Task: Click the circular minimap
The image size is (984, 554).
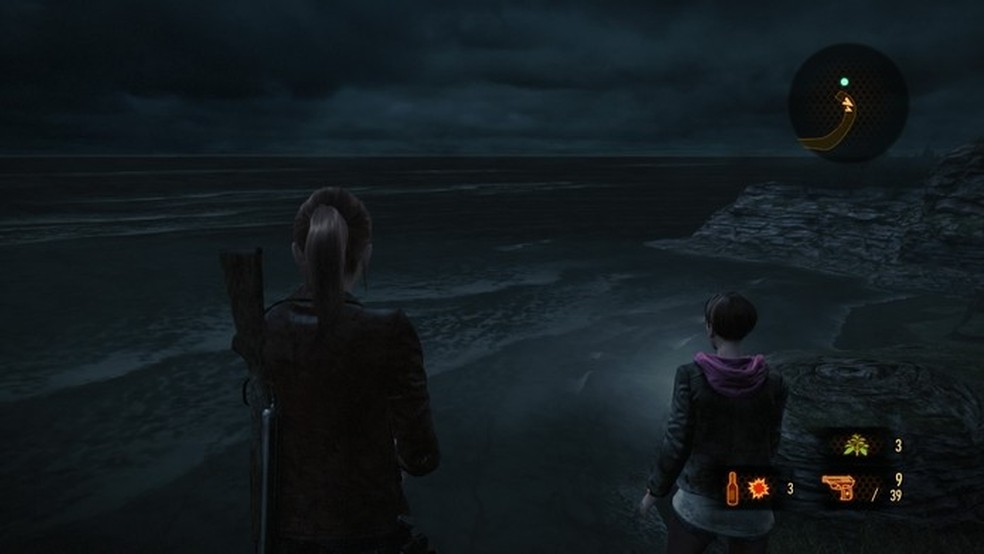Action: click(x=848, y=103)
